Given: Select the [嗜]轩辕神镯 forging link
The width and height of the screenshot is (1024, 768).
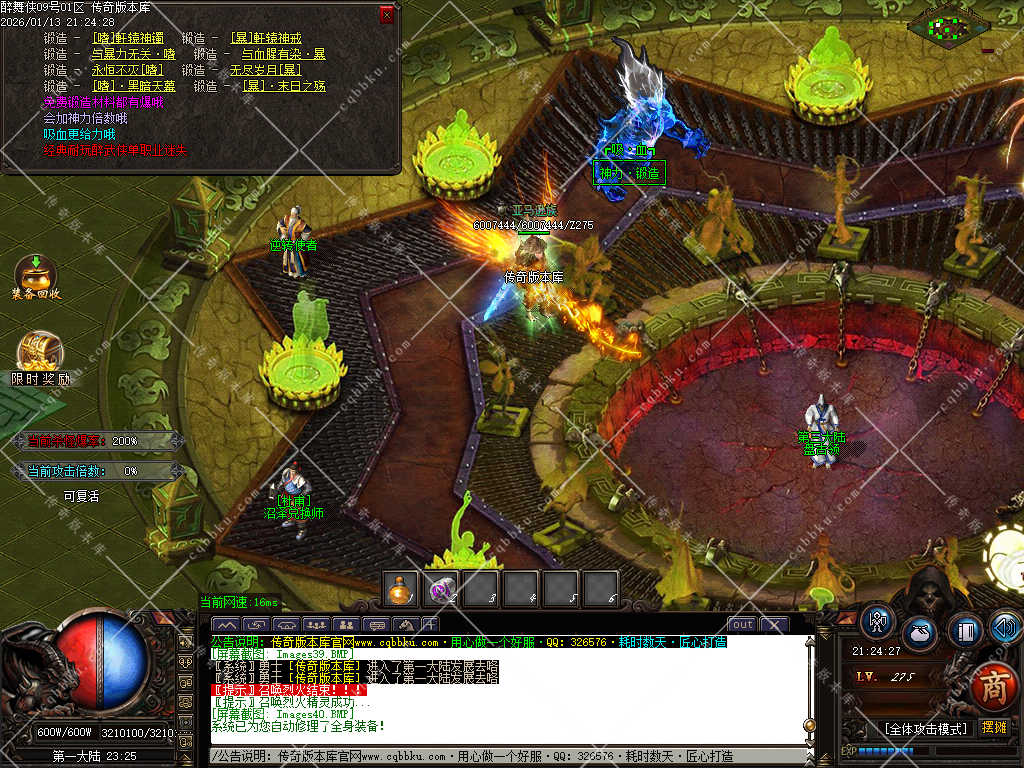Looking at the screenshot, I should tap(130, 38).
